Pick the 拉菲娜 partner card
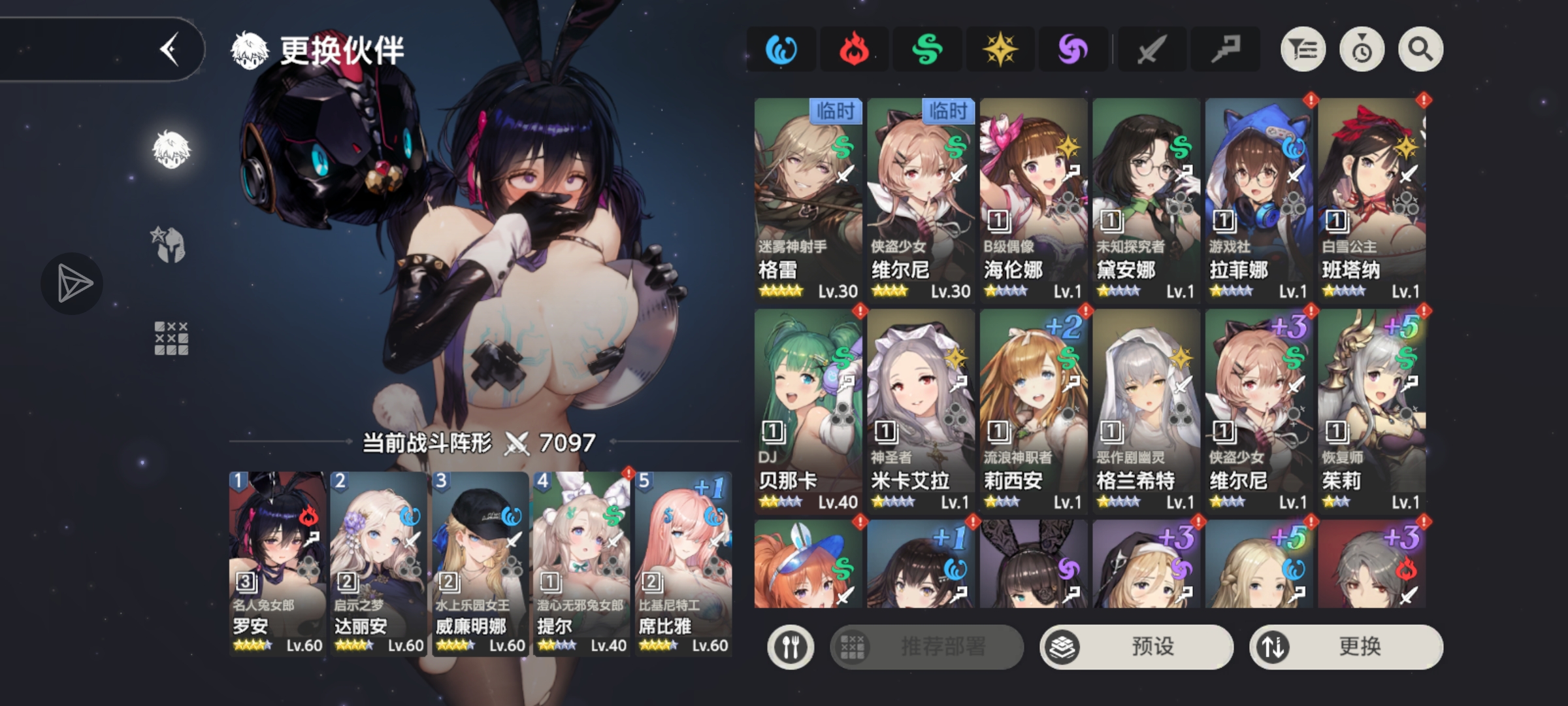 [x=1259, y=199]
